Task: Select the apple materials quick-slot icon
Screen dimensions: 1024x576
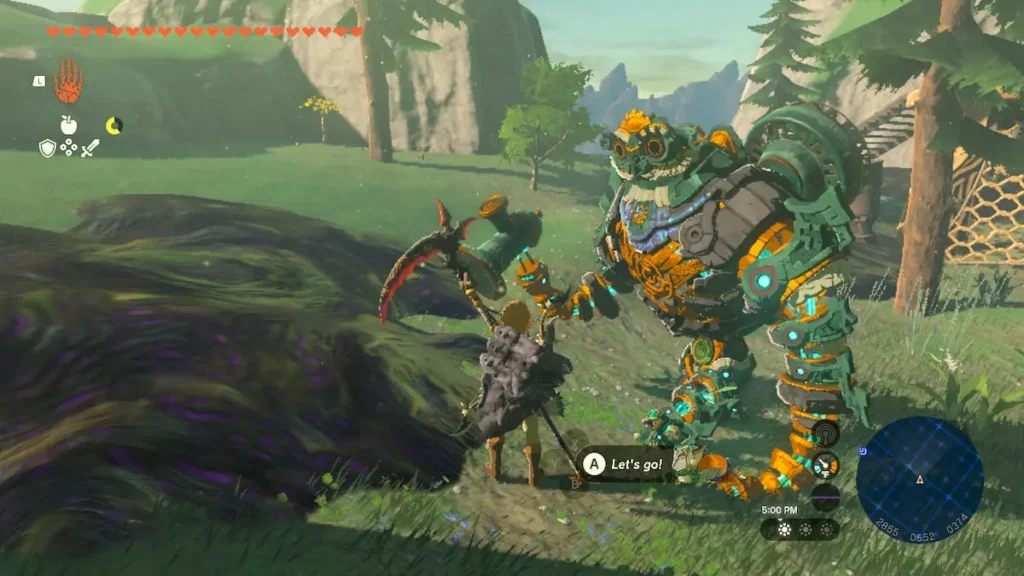Action: [x=68, y=125]
